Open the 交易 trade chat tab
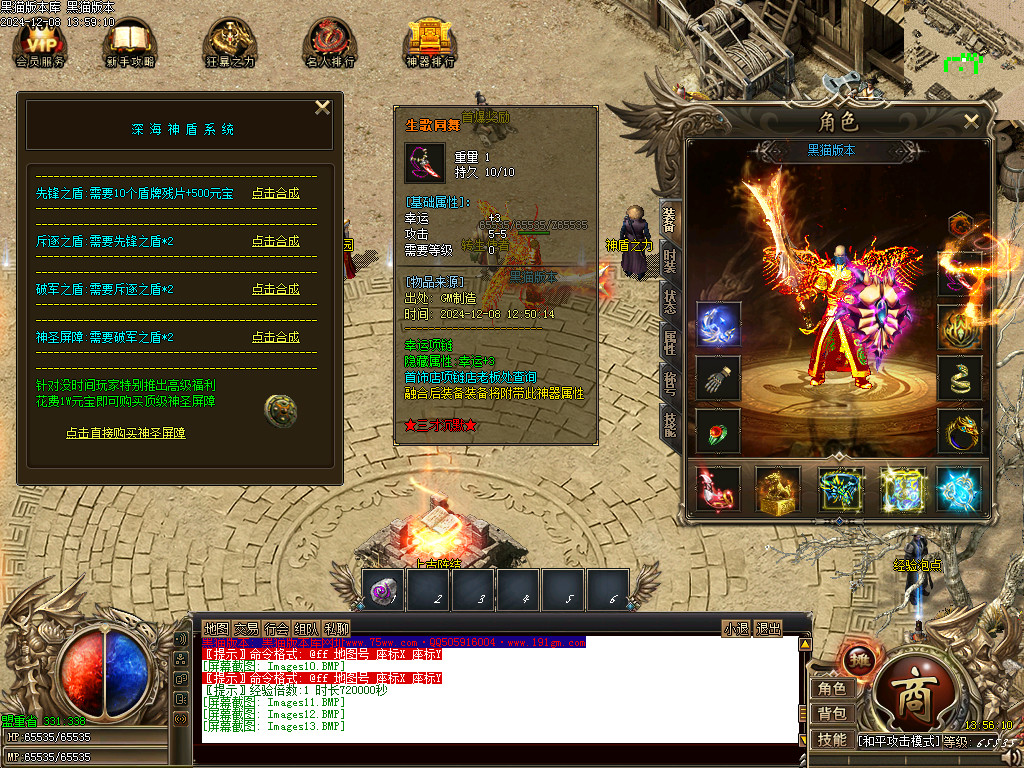The width and height of the screenshot is (1024, 768). [246, 628]
